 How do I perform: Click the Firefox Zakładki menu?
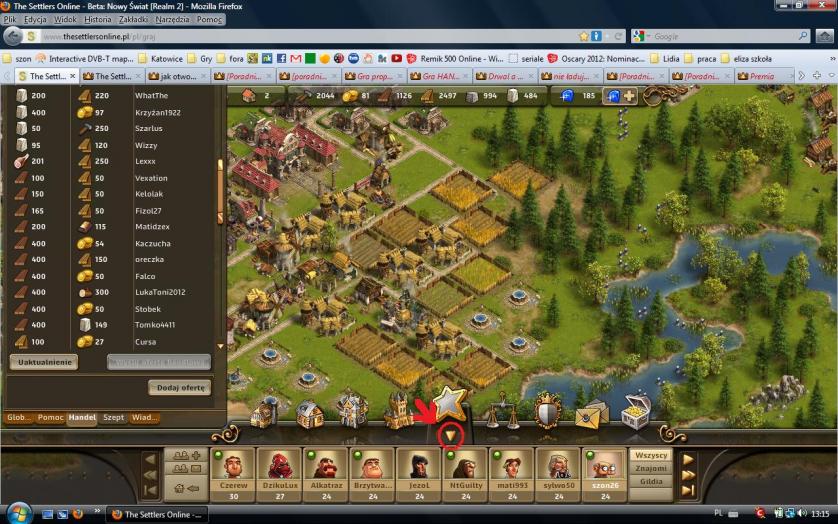136,19
